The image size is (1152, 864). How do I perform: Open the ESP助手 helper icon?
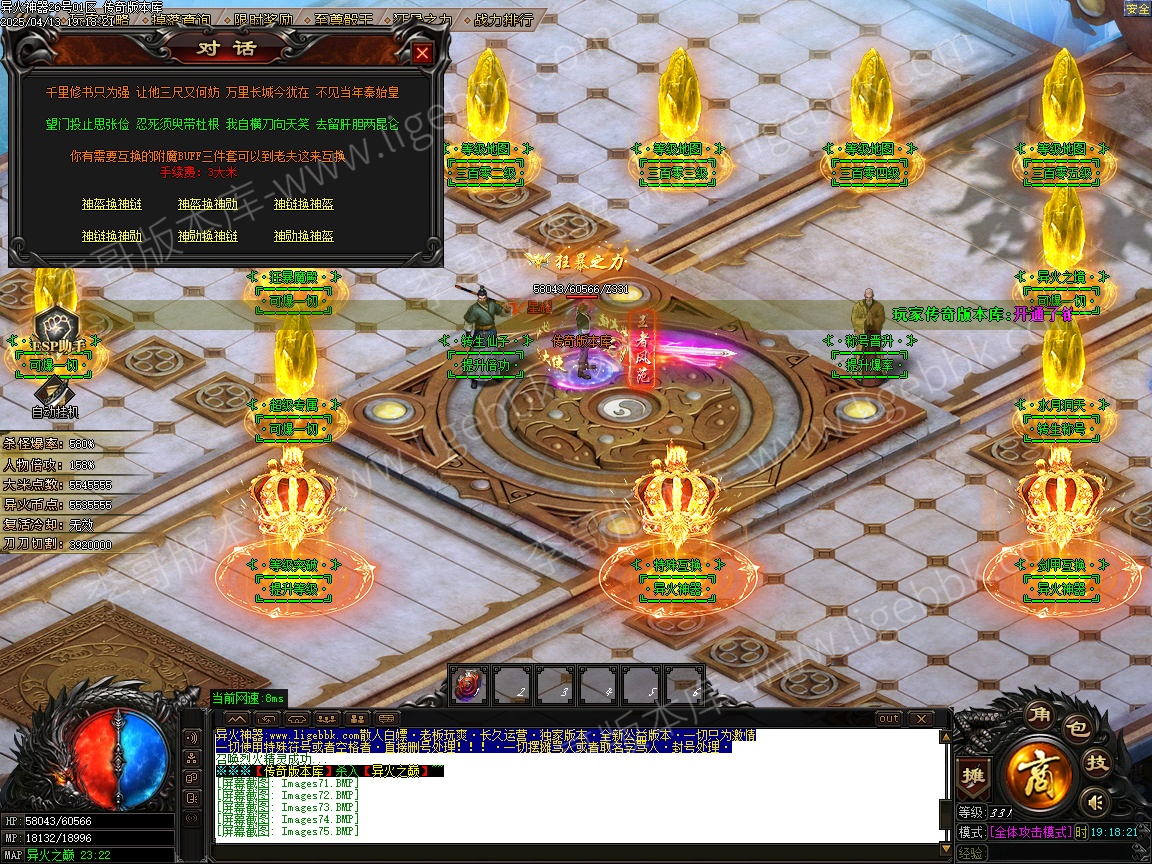pyautogui.click(x=56, y=330)
